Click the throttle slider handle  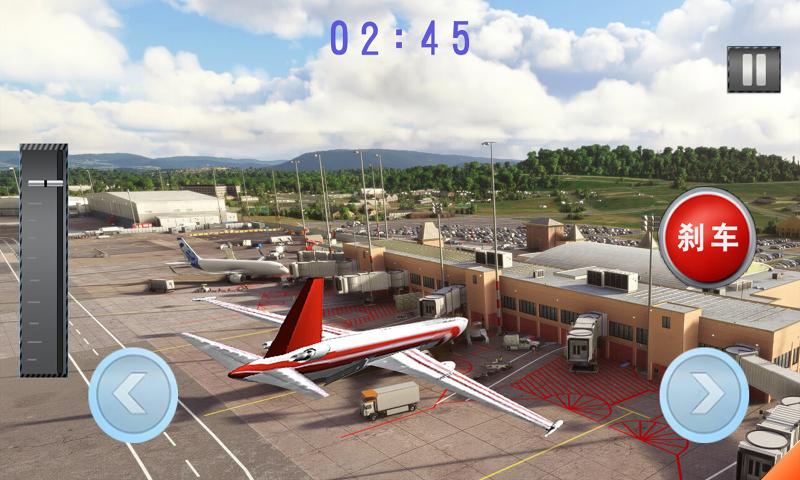pos(44,183)
